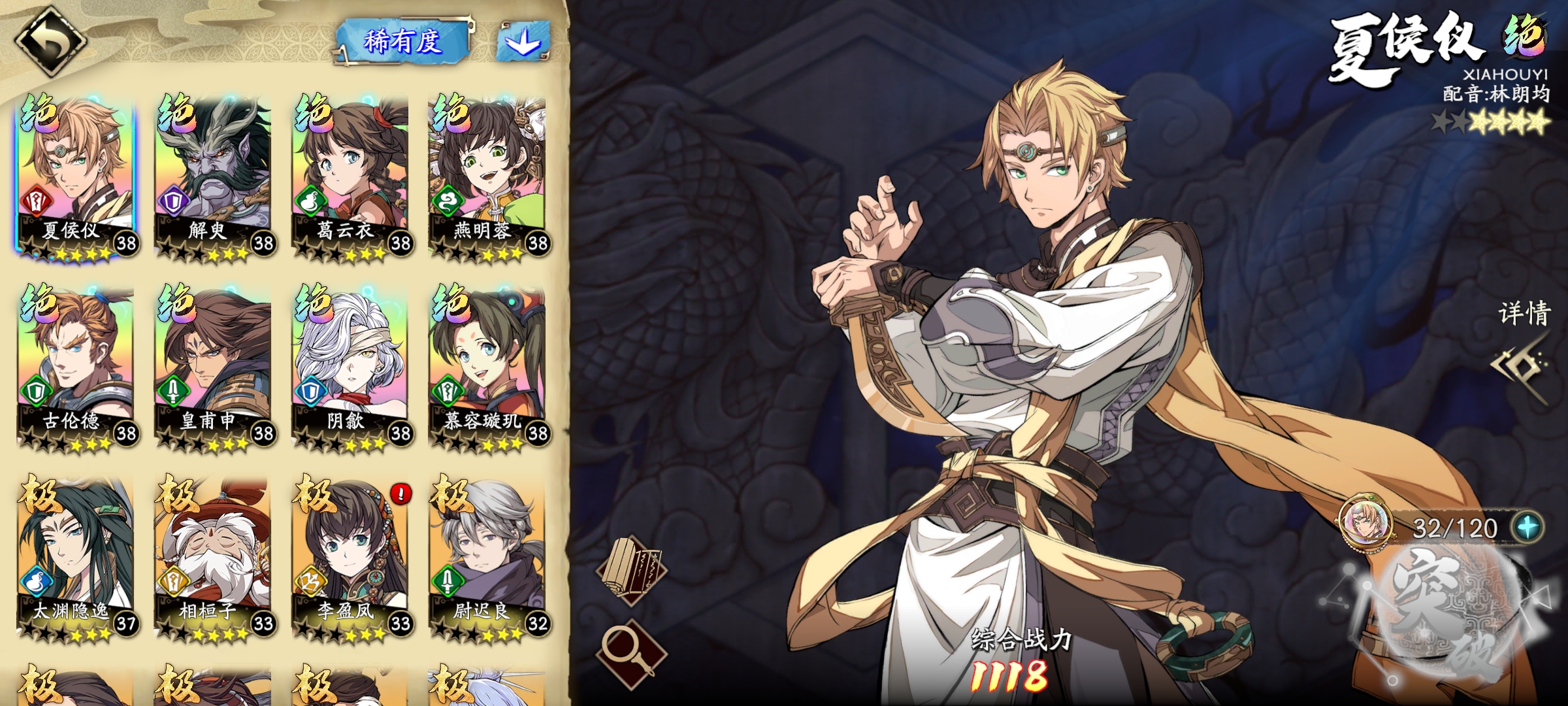
Task: Select the 相桓子 character card
Action: (x=213, y=557)
